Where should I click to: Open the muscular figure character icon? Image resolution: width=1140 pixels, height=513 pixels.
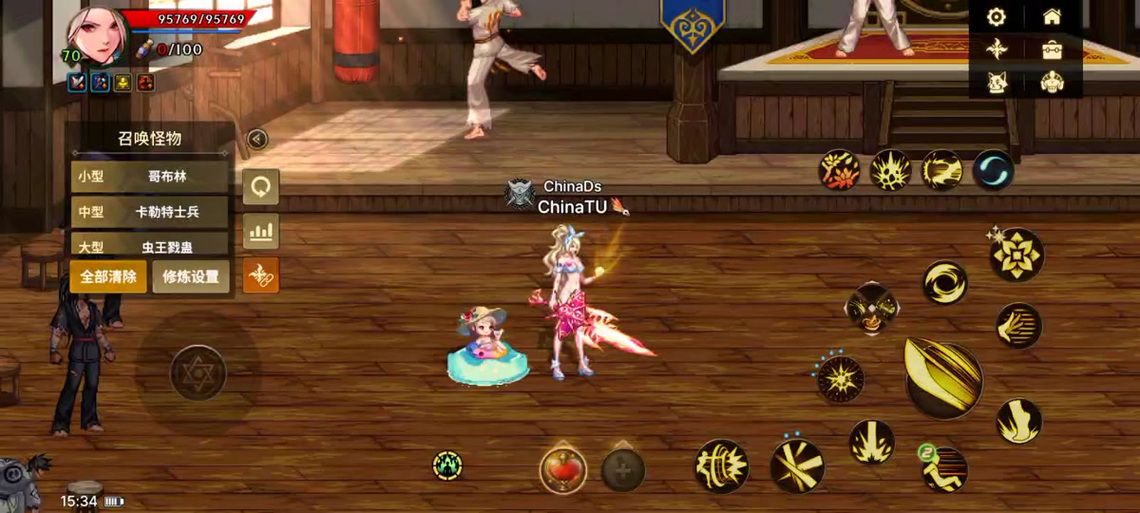point(1051,81)
